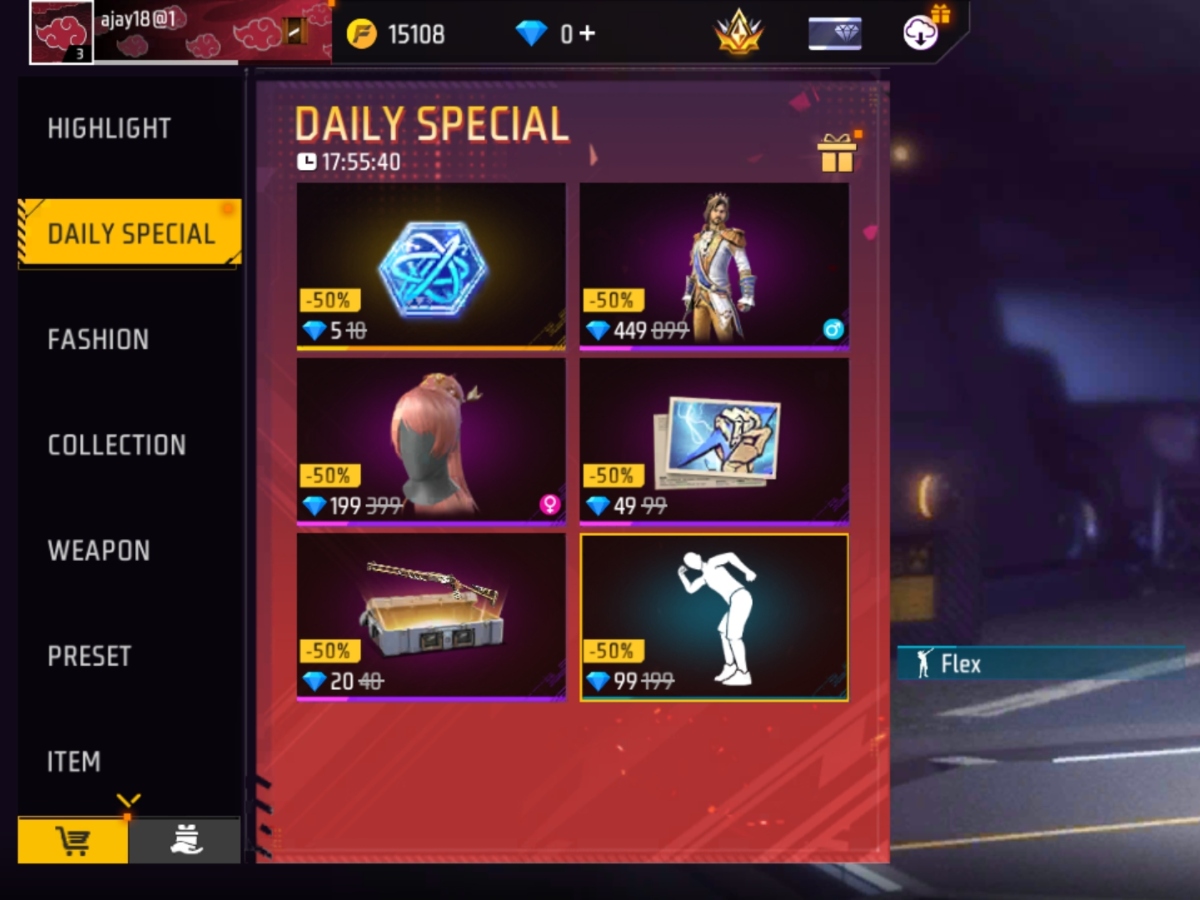Open the Item category

(x=74, y=762)
